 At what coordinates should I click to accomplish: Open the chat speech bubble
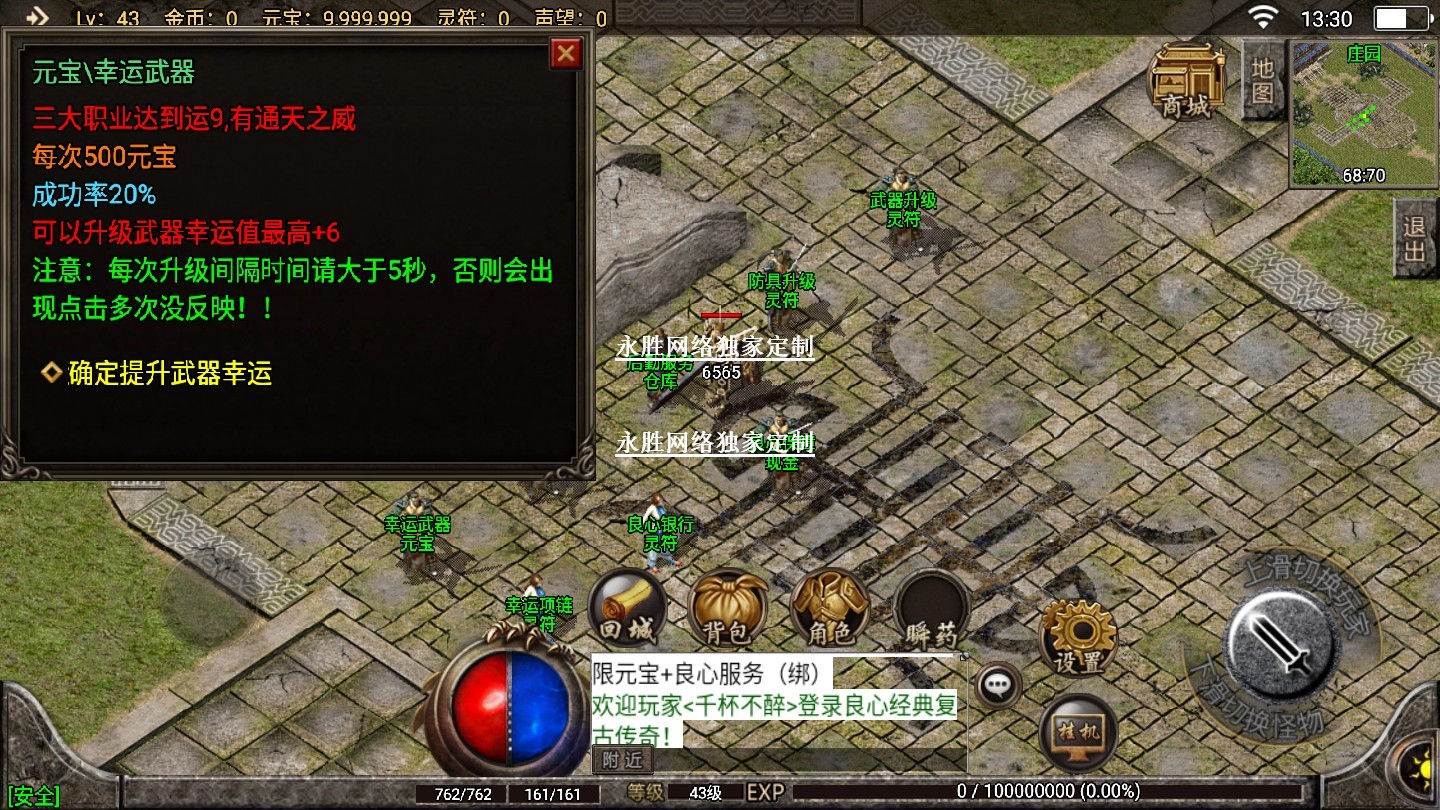tap(997, 686)
